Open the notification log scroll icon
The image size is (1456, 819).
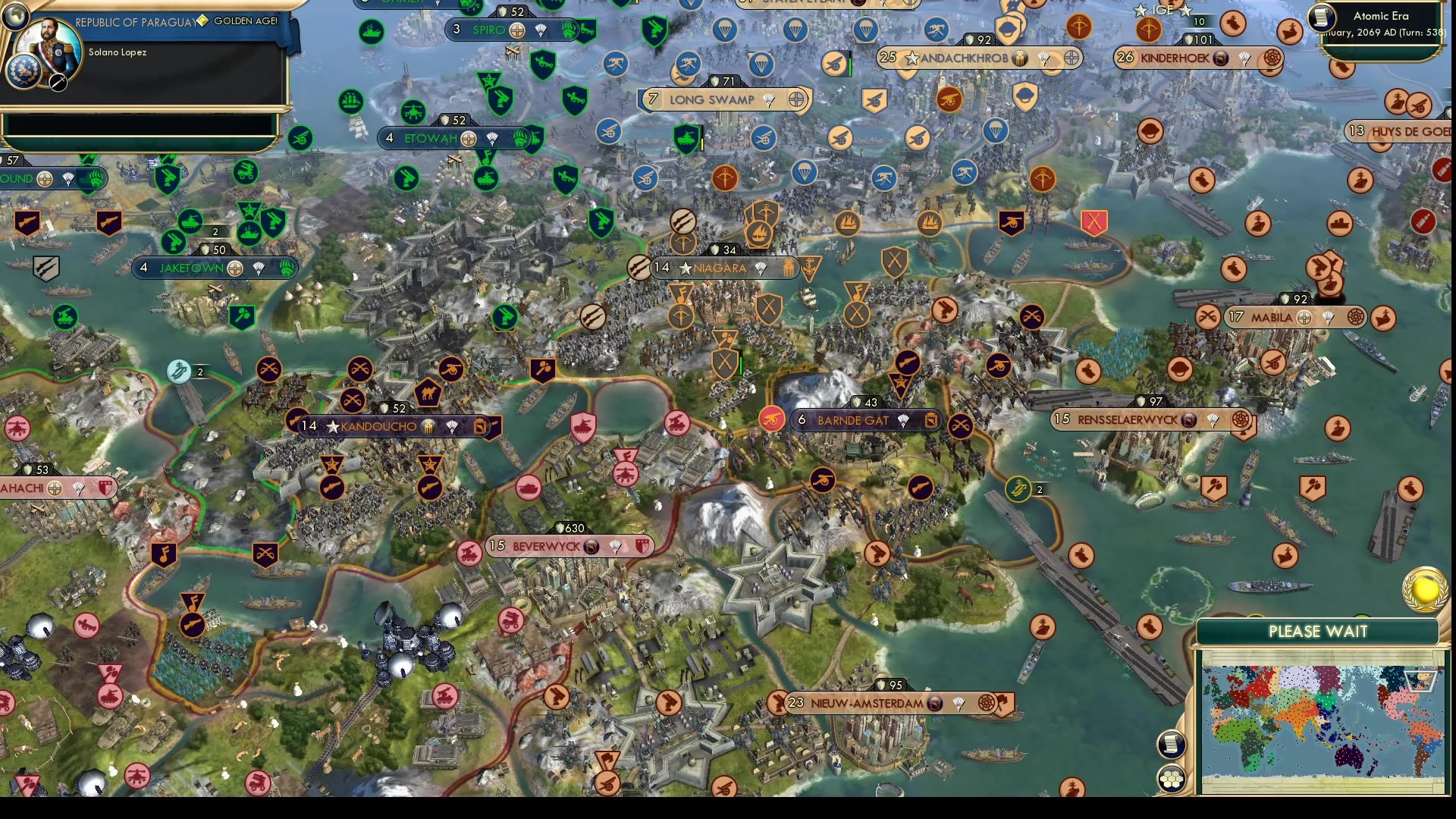[1172, 745]
